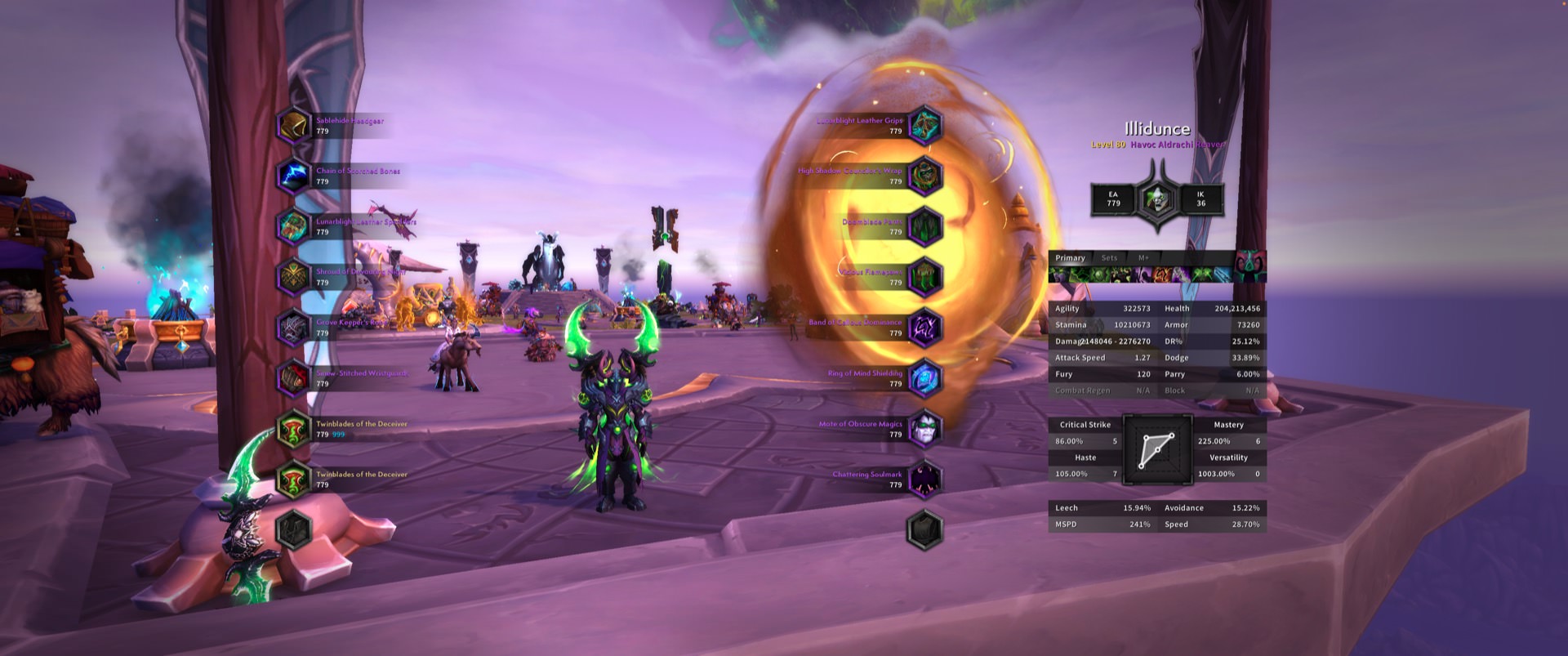Screen dimensions: 1568x656
Task: Inspect the Doomblade Pants slot
Action: tap(924, 227)
